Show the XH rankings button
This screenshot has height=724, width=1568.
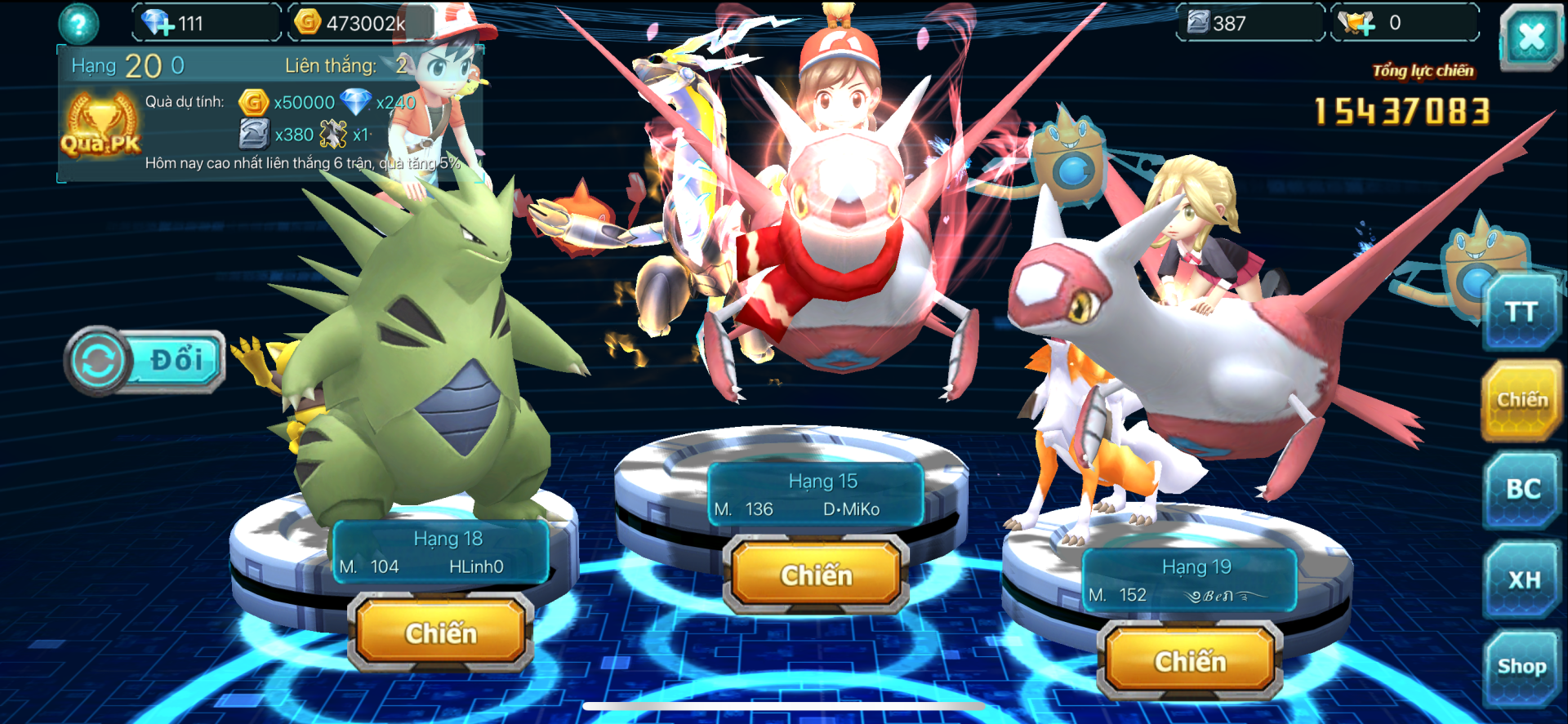[1523, 580]
